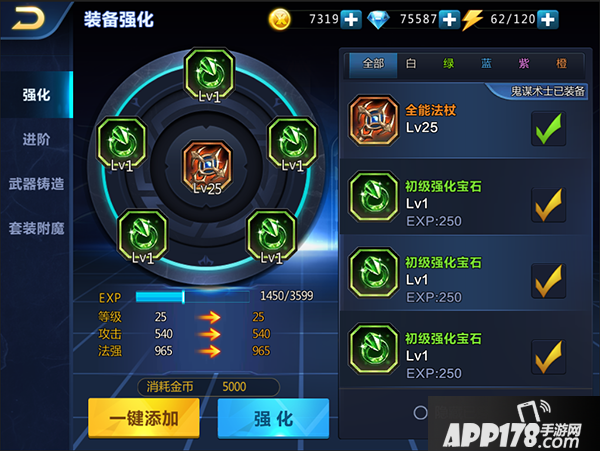Open the 套装附魔 side menu
The image size is (600, 451).
[37, 228]
